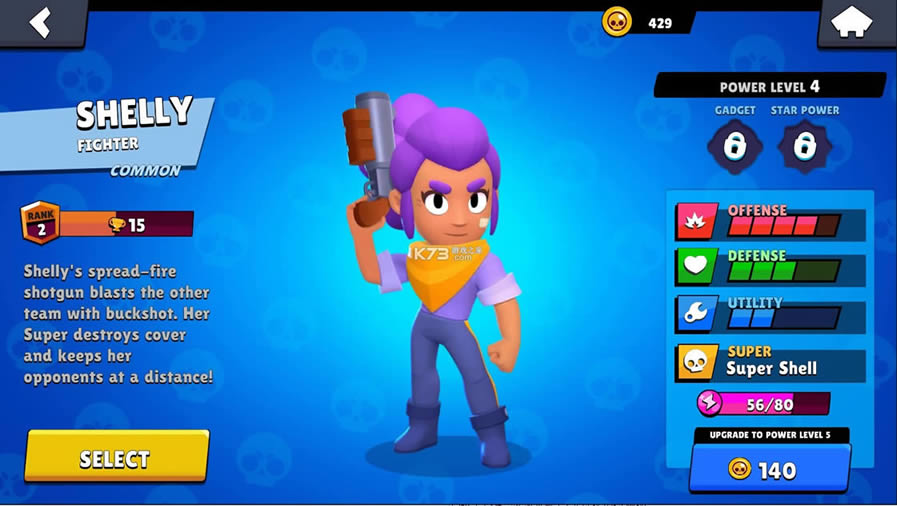This screenshot has height=506, width=897.
Task: Open the Super Shell super details
Action: [770, 361]
